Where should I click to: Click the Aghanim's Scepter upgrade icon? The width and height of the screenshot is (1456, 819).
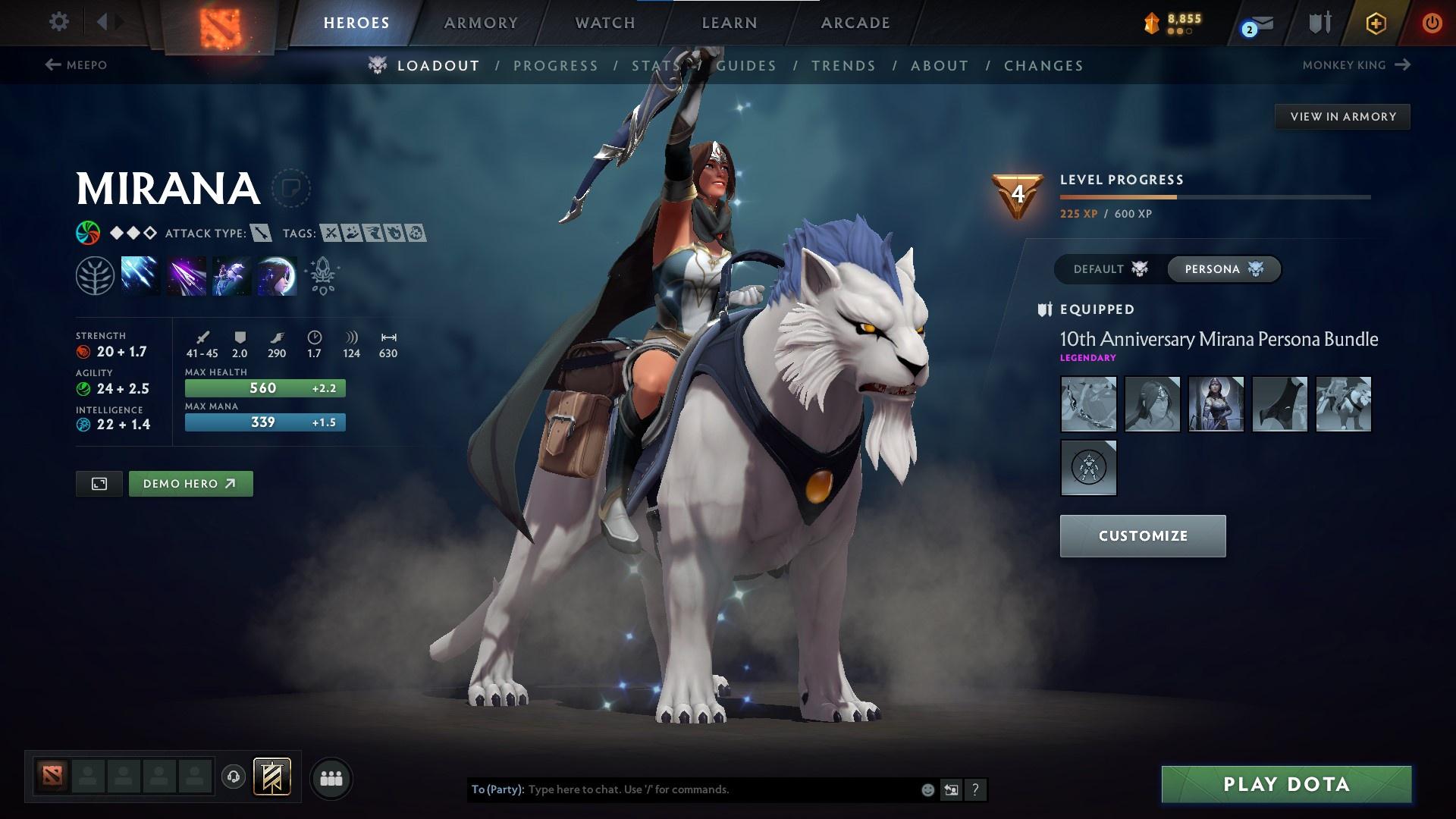pos(322,275)
